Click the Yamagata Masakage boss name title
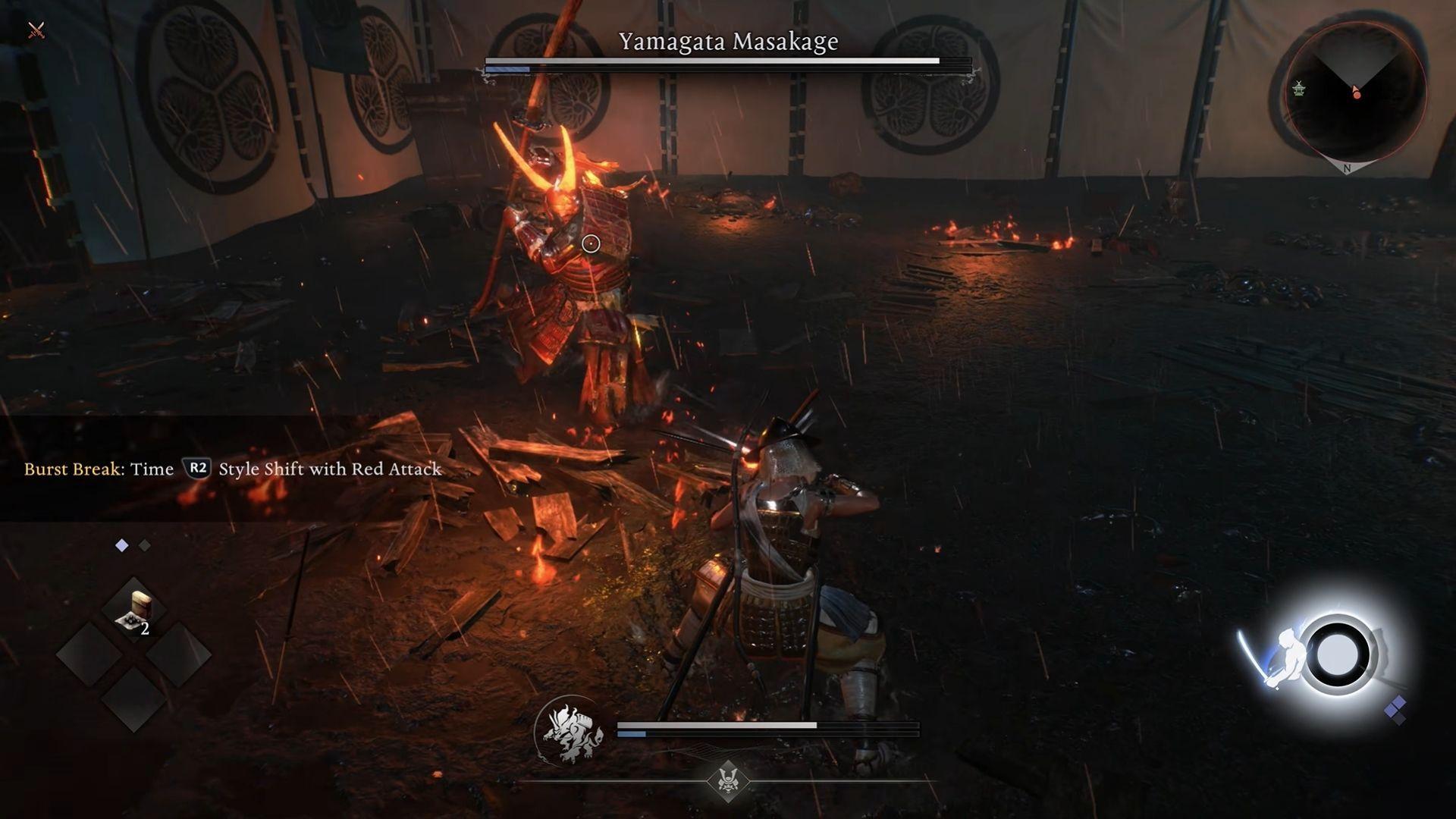Screen dimensions: 1456x819 tap(727, 42)
